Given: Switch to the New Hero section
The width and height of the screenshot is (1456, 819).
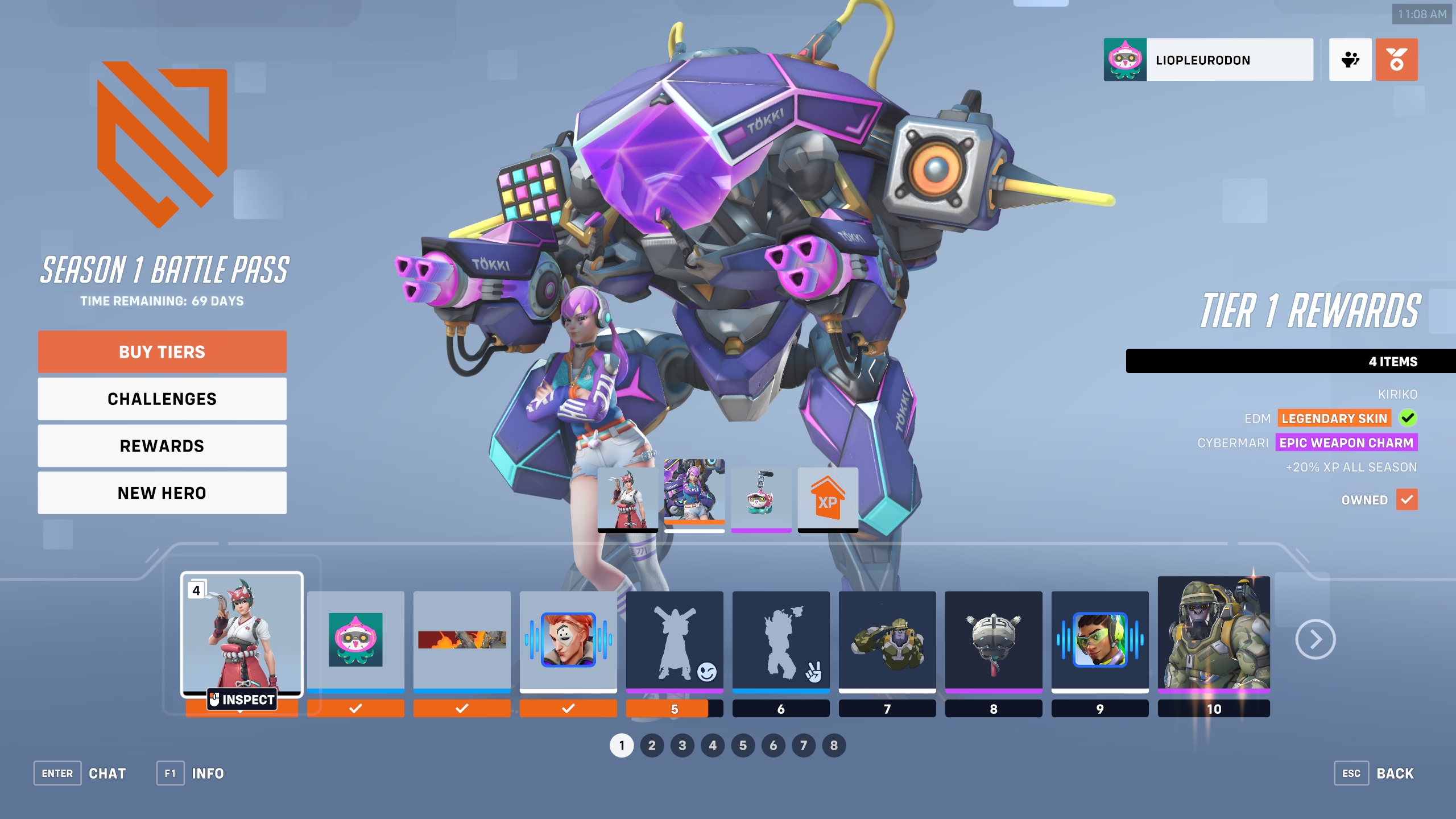Looking at the screenshot, I should 162,493.
